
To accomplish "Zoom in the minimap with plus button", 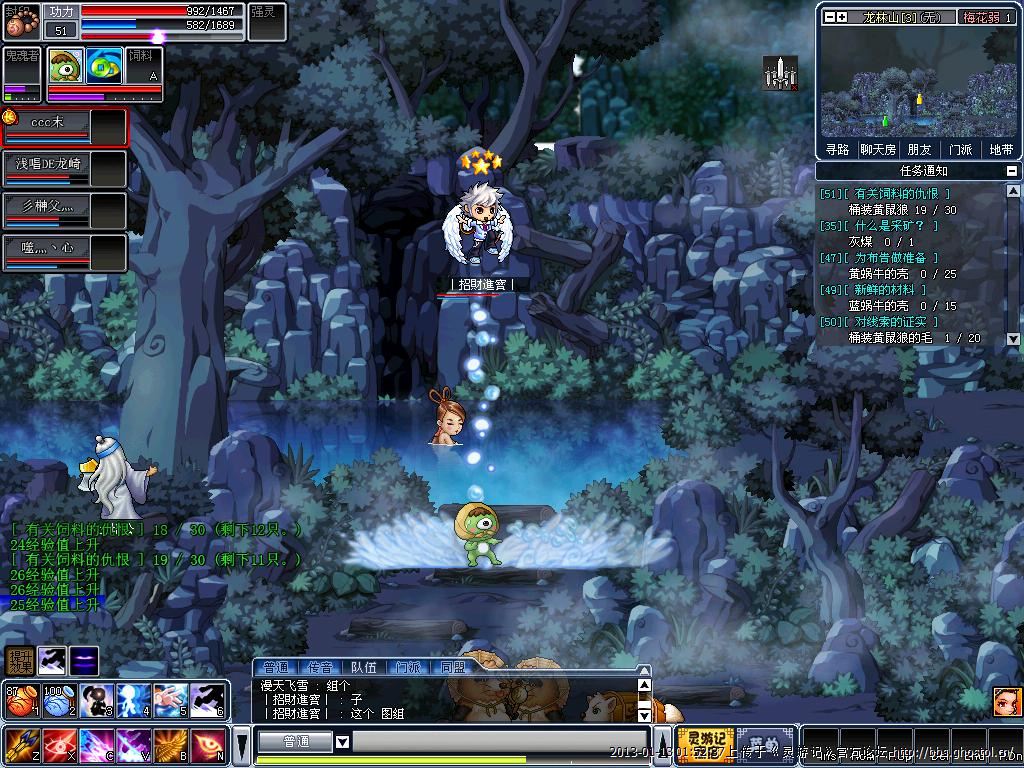I will click(842, 17).
